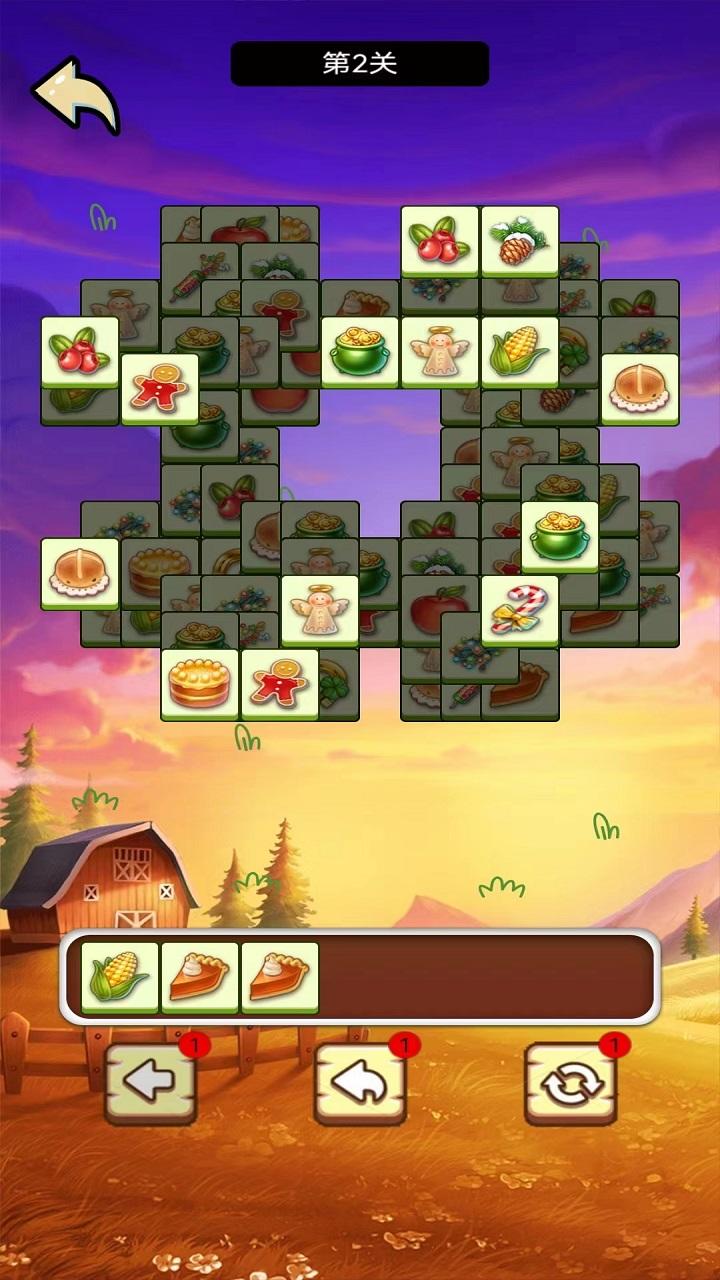Image resolution: width=720 pixels, height=1280 pixels.
Task: Select the pinecone tile
Action: tap(519, 241)
